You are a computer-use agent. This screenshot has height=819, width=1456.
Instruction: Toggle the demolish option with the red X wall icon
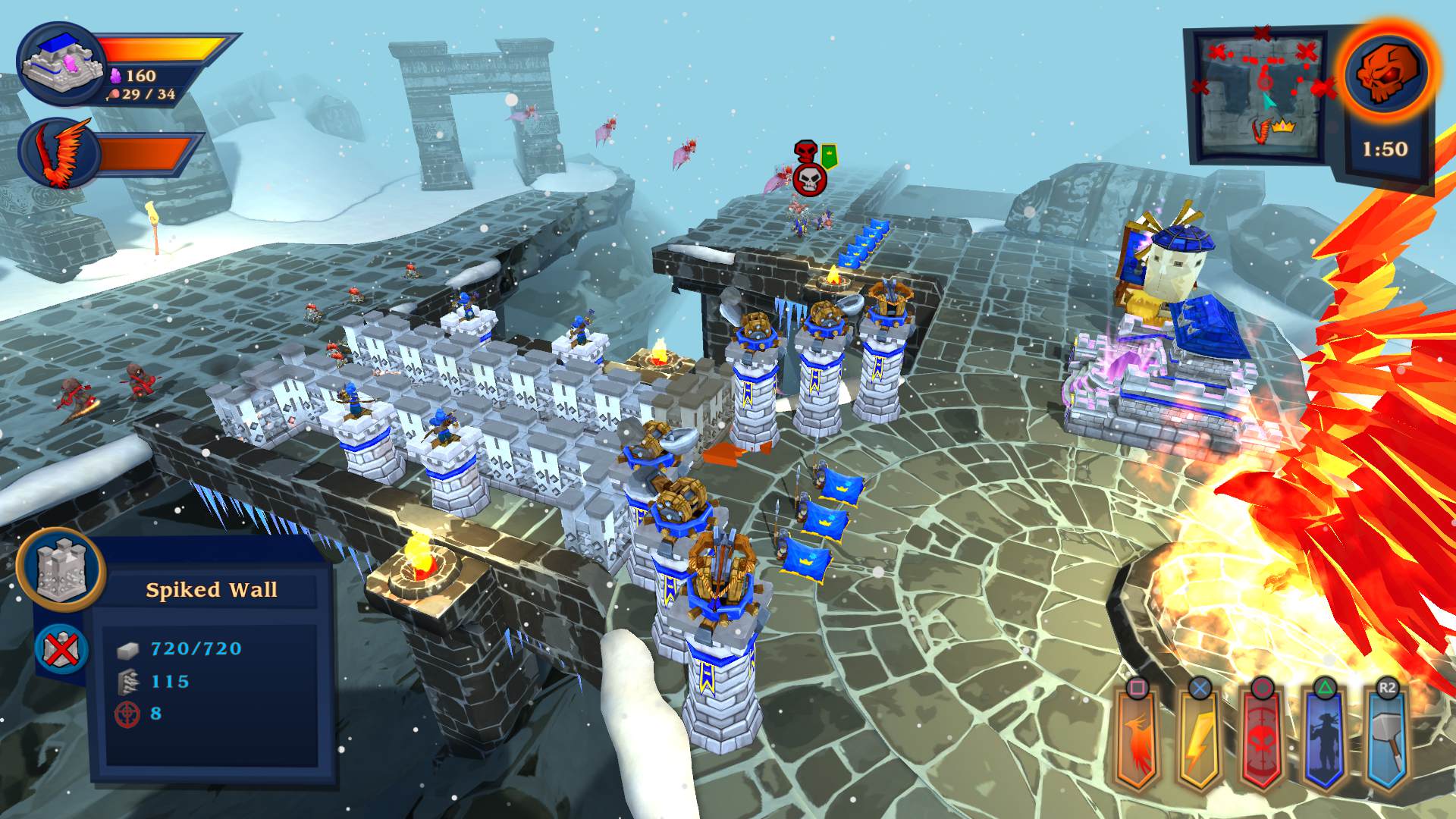click(62, 650)
